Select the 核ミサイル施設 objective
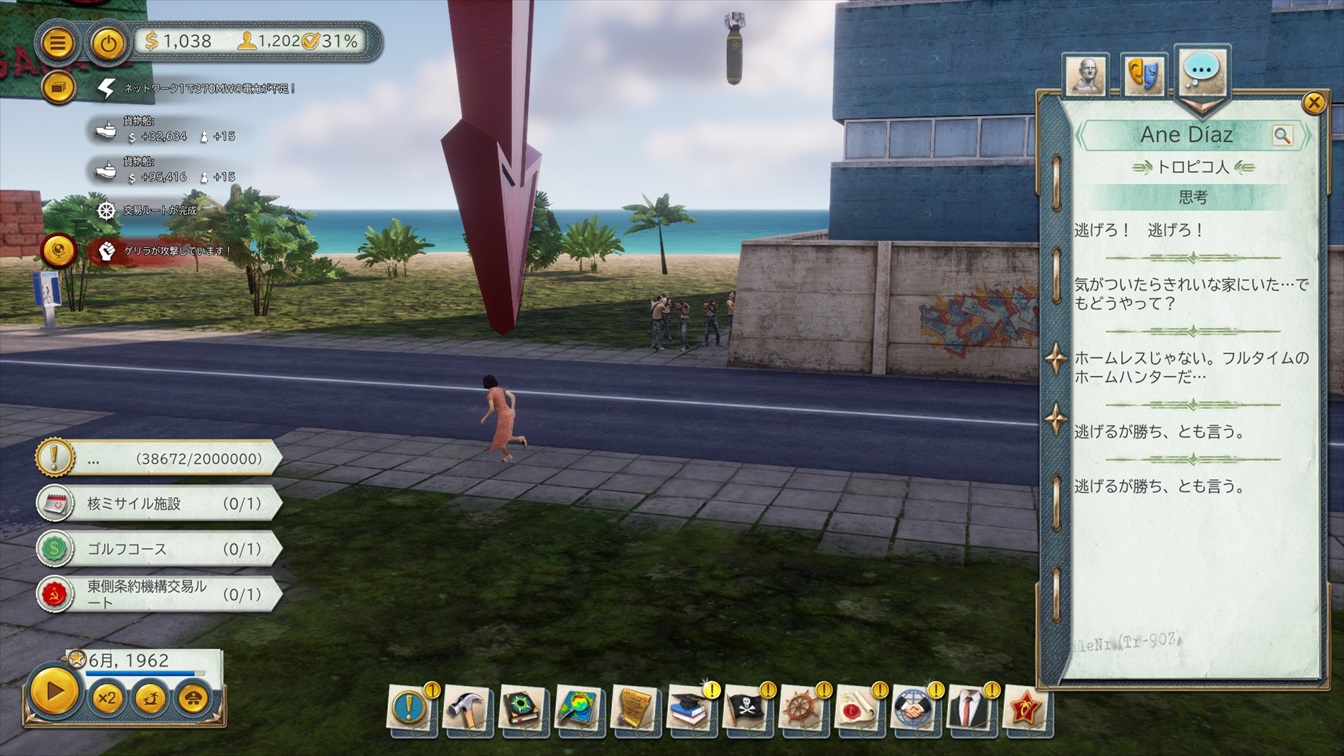Viewport: 1344px width, 756px height. [x=158, y=503]
